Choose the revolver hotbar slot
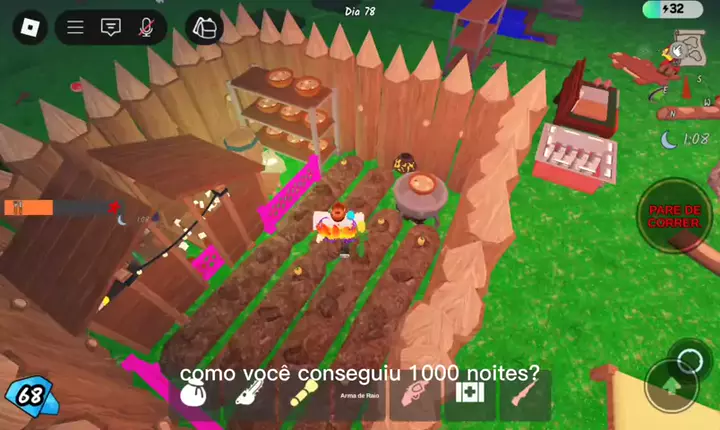 (x=413, y=397)
